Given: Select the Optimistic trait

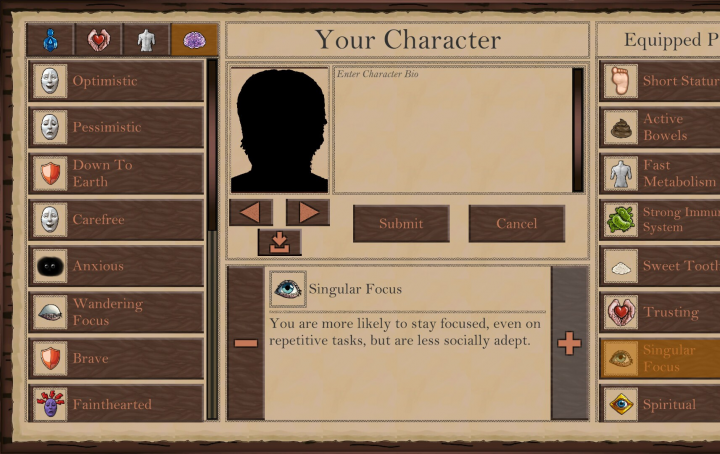Looking at the screenshot, I should pyautogui.click(x=116, y=81).
